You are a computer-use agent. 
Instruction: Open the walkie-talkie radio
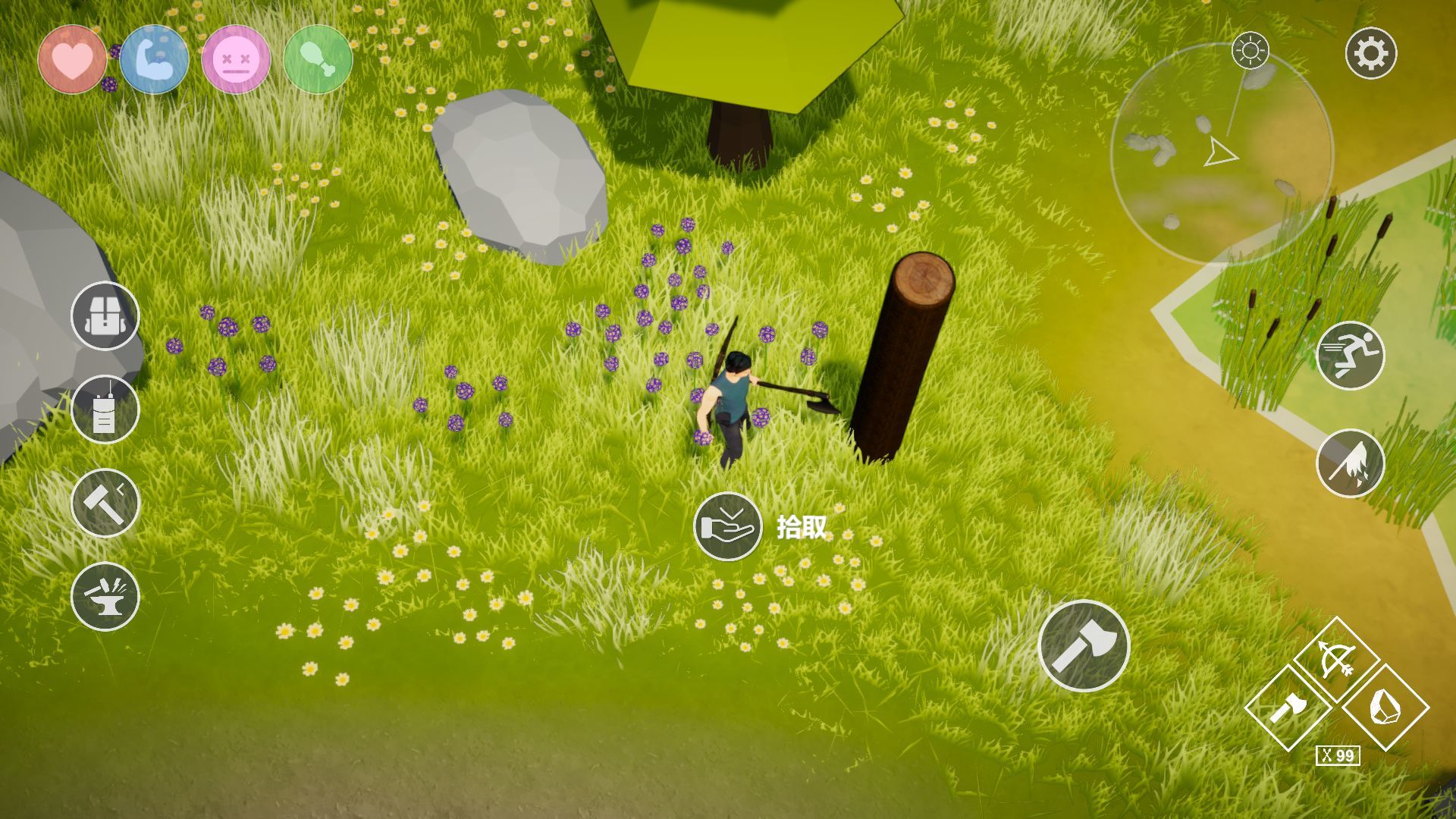tap(105, 409)
